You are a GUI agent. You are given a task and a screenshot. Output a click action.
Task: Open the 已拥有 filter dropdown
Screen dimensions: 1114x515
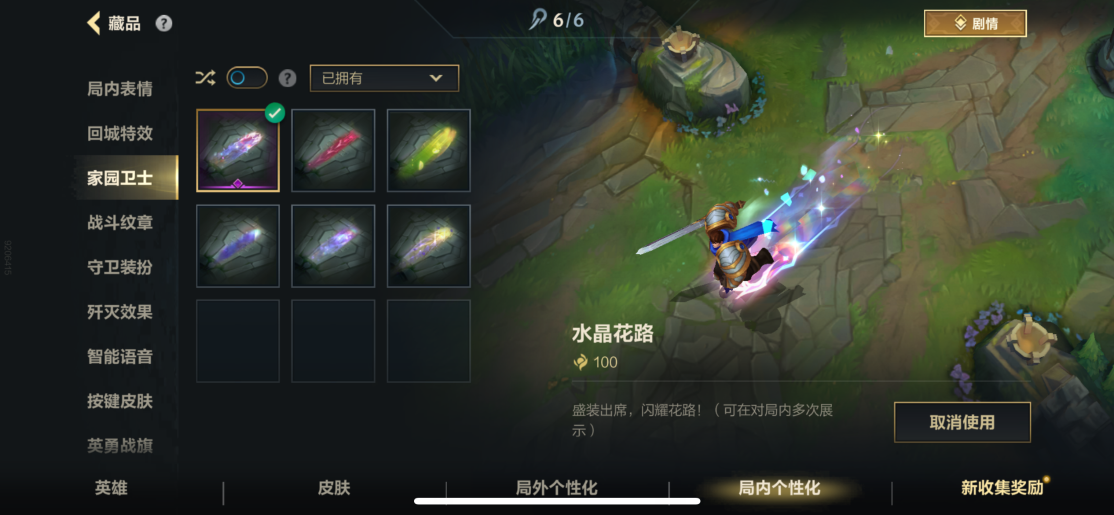click(x=384, y=78)
